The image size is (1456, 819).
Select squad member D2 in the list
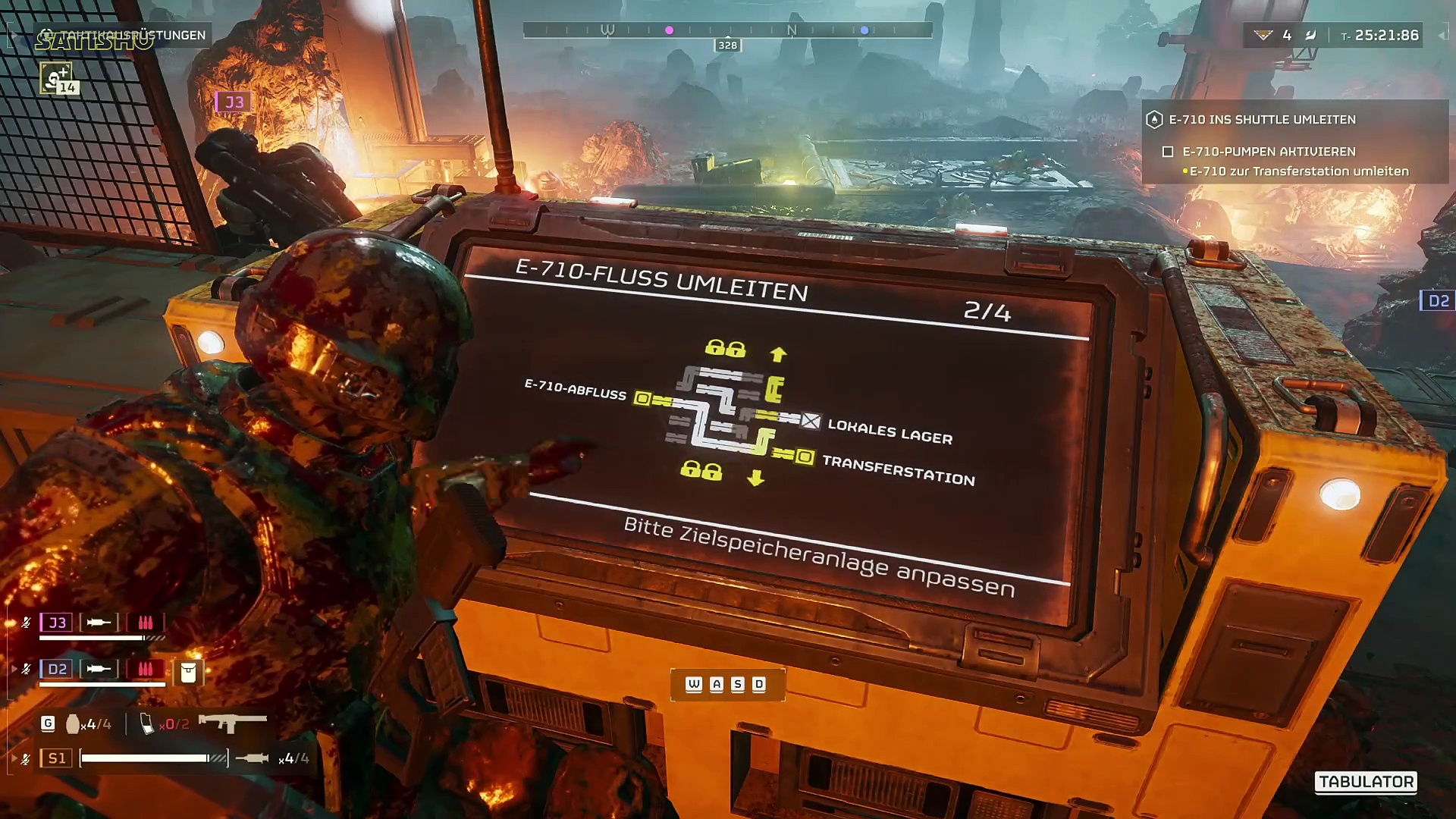58,669
